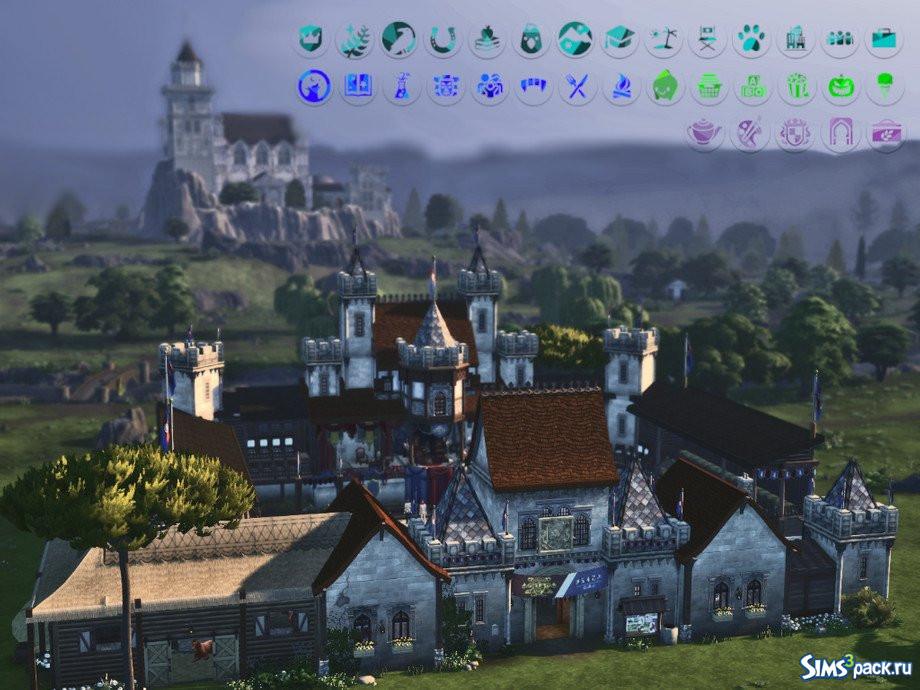Select the ABC toy blocks icon

753,86
